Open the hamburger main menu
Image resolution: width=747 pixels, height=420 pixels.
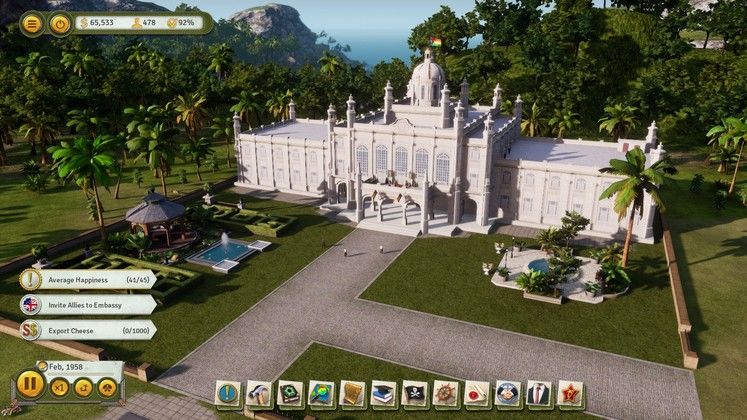tap(32, 22)
